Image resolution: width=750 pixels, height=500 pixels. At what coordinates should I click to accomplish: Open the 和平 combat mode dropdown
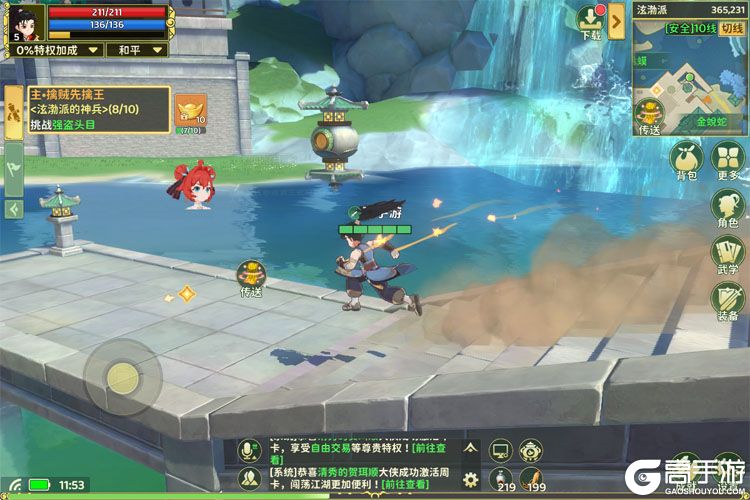pyautogui.click(x=135, y=49)
